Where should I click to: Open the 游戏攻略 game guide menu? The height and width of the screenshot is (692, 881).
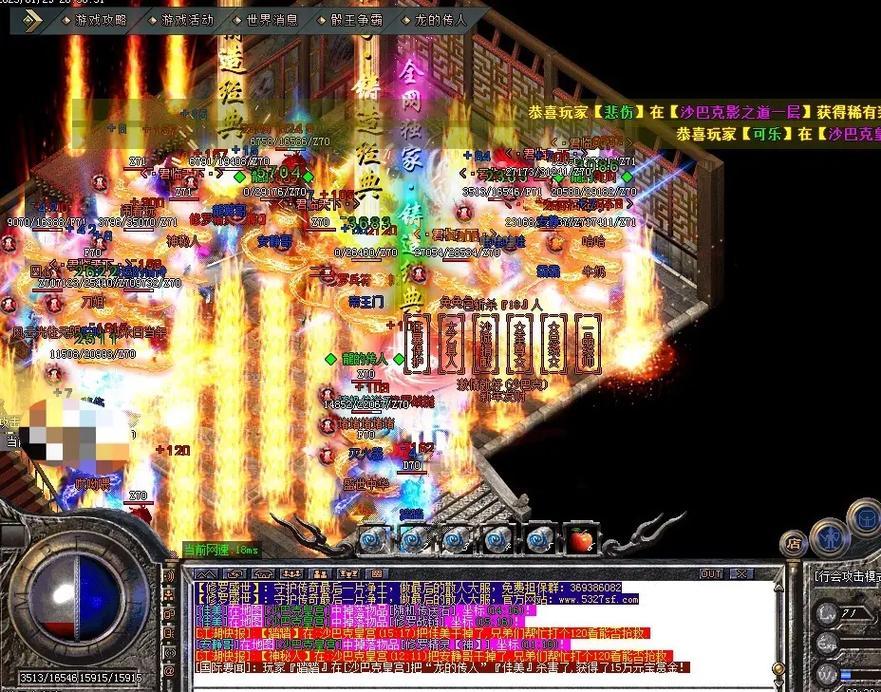pos(101,20)
